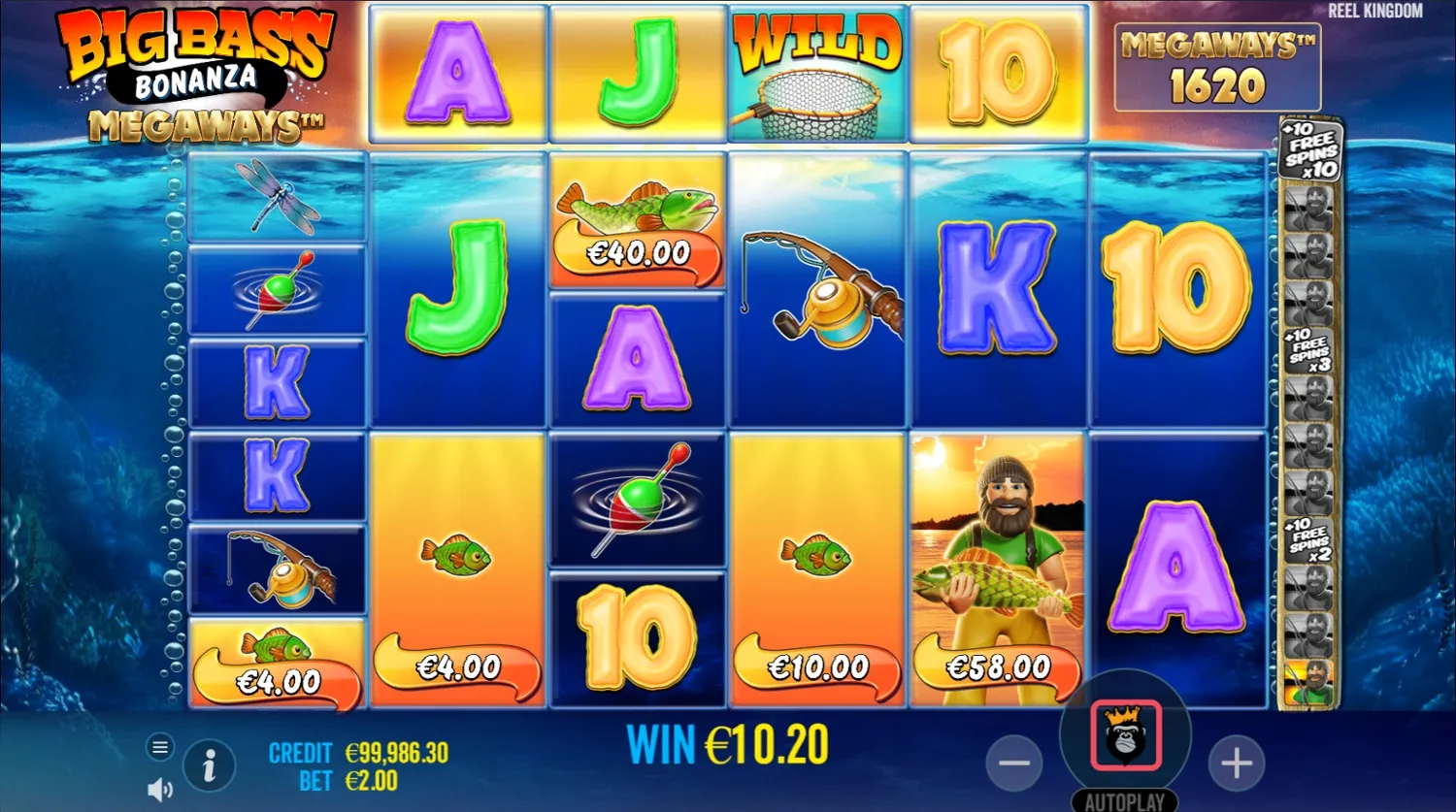
Task: Click the fishing rod symbol on reel four
Action: click(818, 286)
